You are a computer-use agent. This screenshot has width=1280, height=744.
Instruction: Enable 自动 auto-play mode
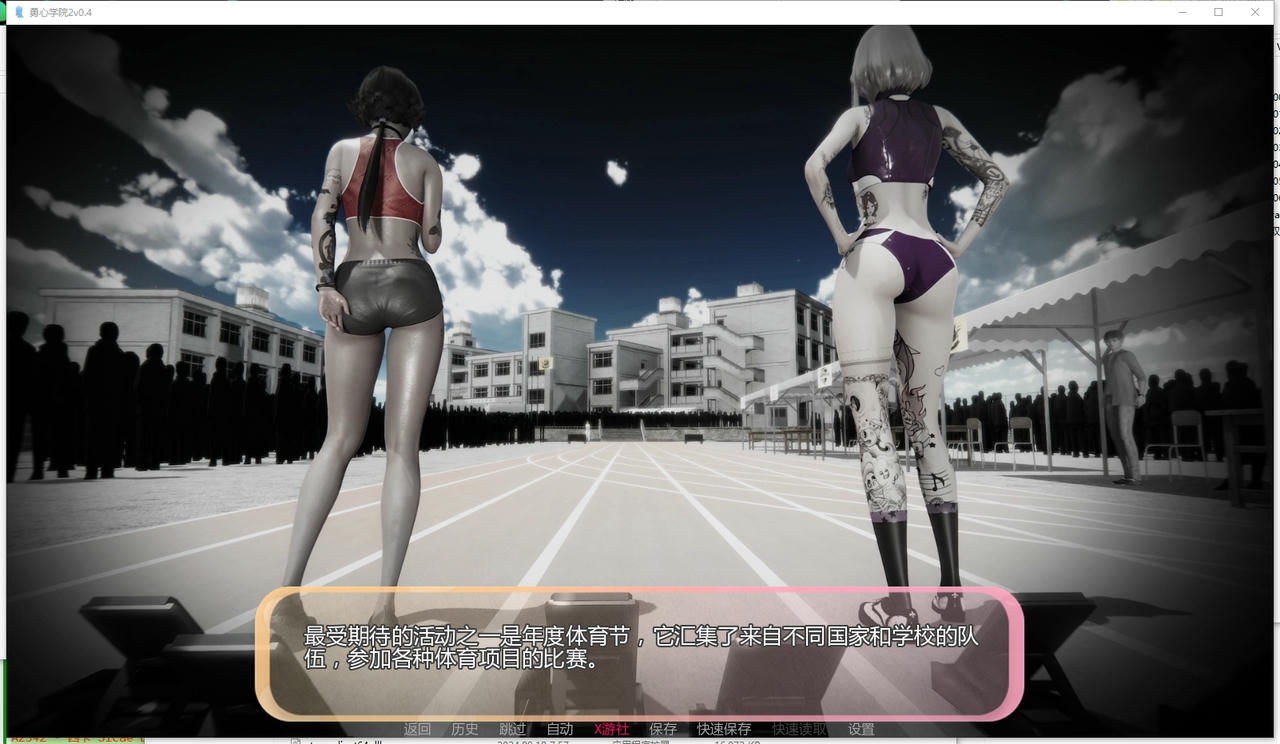560,729
